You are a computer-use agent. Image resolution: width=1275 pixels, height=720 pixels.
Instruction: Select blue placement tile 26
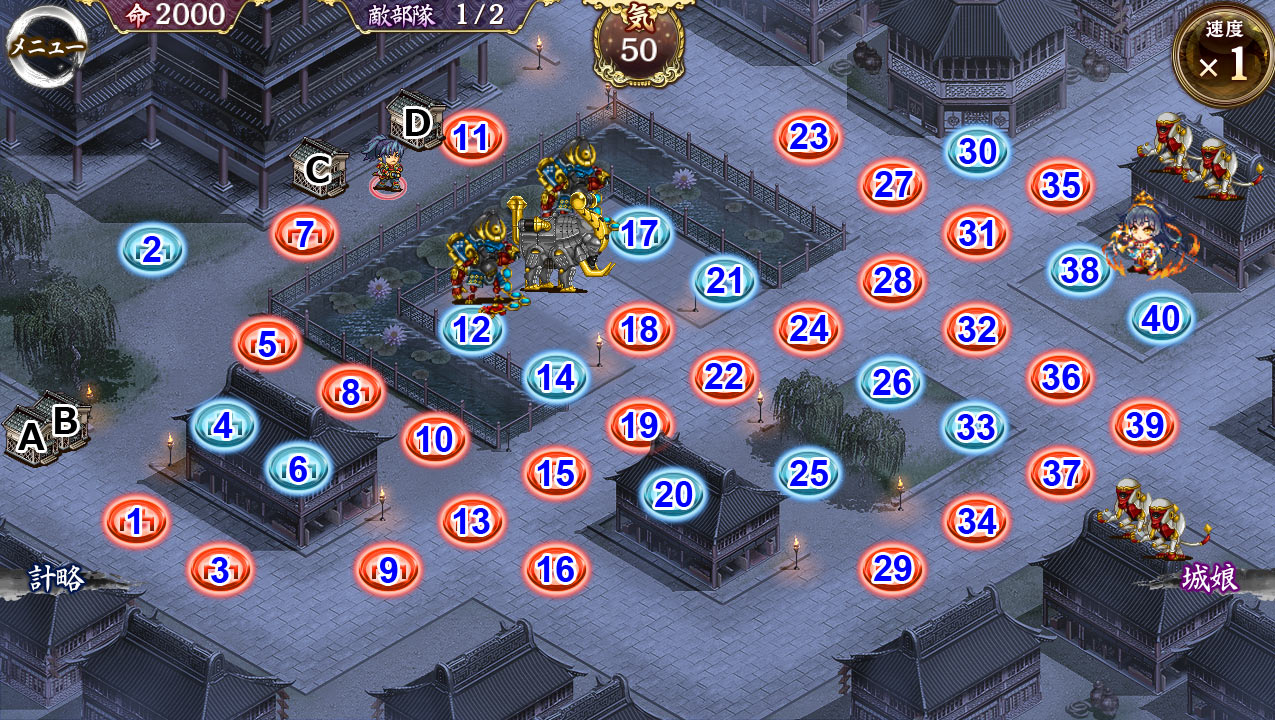[x=892, y=382]
